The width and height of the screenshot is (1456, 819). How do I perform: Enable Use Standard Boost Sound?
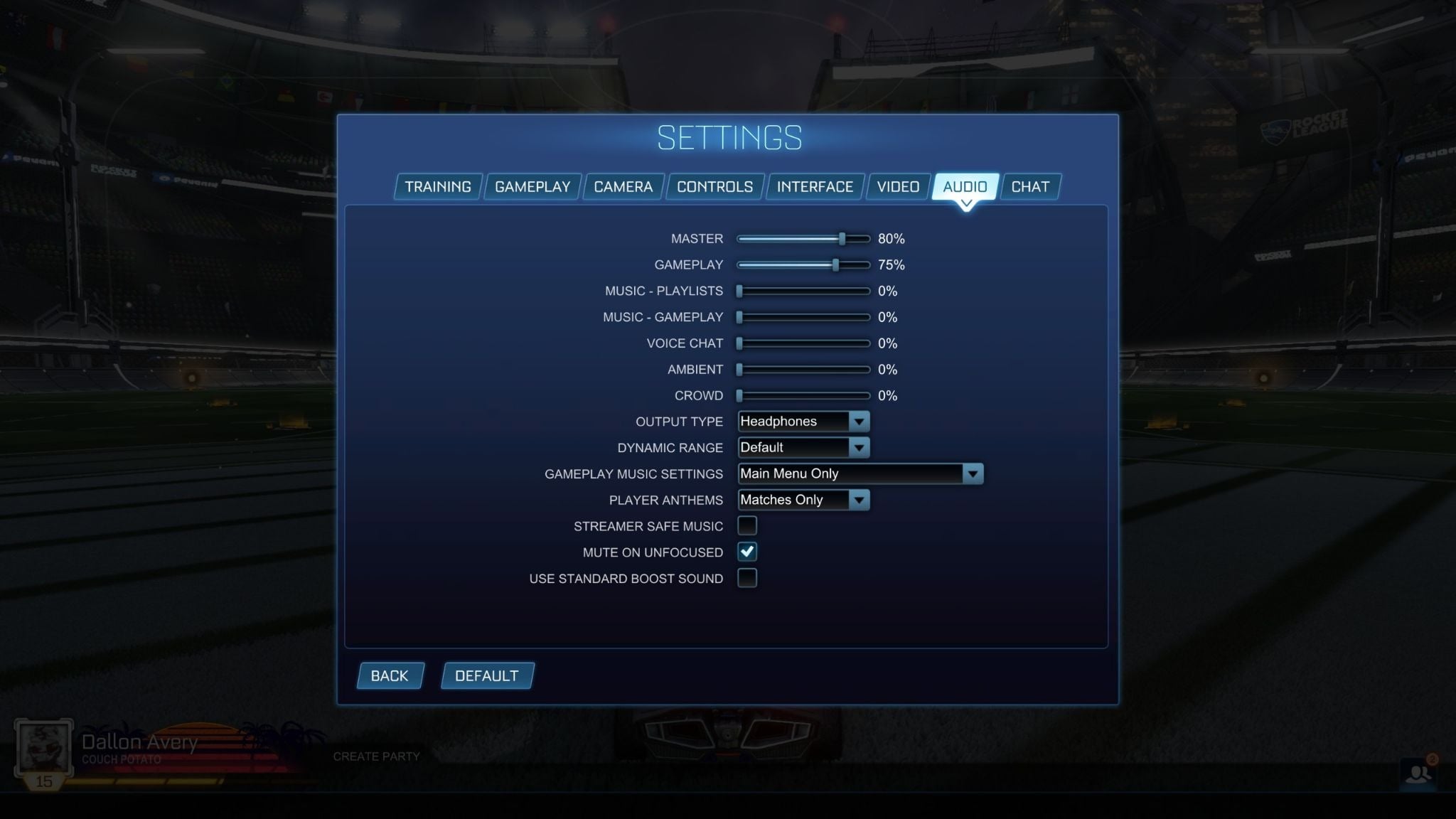click(747, 578)
